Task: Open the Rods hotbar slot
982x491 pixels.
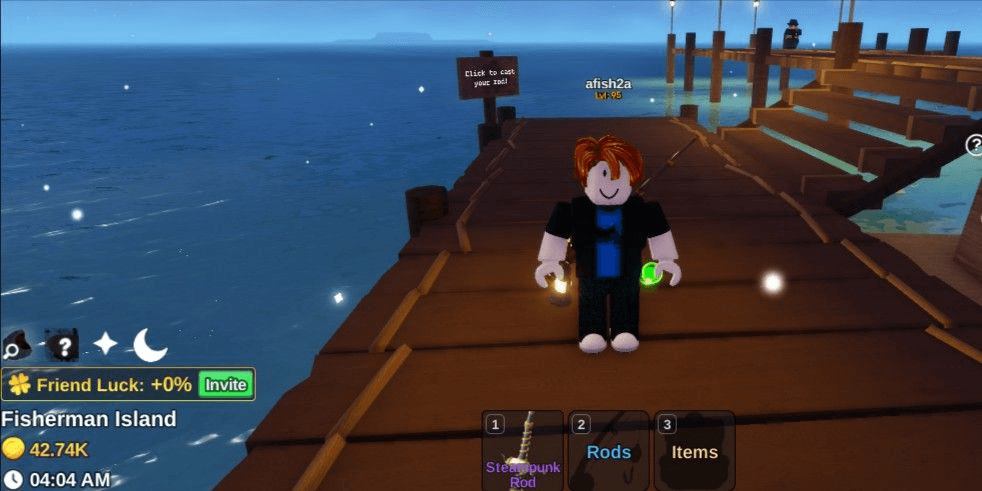Action: [x=608, y=450]
